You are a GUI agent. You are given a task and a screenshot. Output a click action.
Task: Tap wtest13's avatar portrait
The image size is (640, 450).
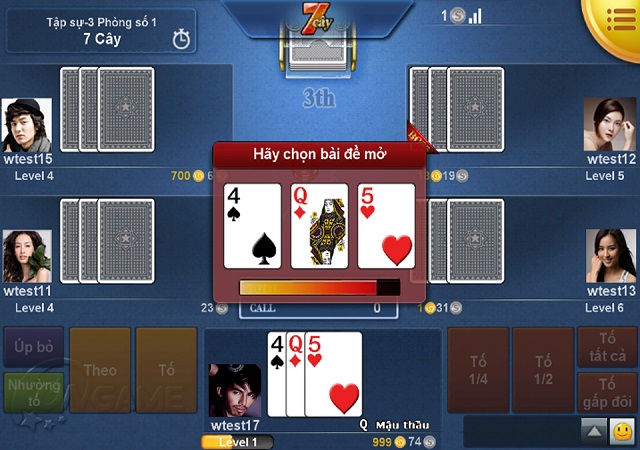click(611, 257)
